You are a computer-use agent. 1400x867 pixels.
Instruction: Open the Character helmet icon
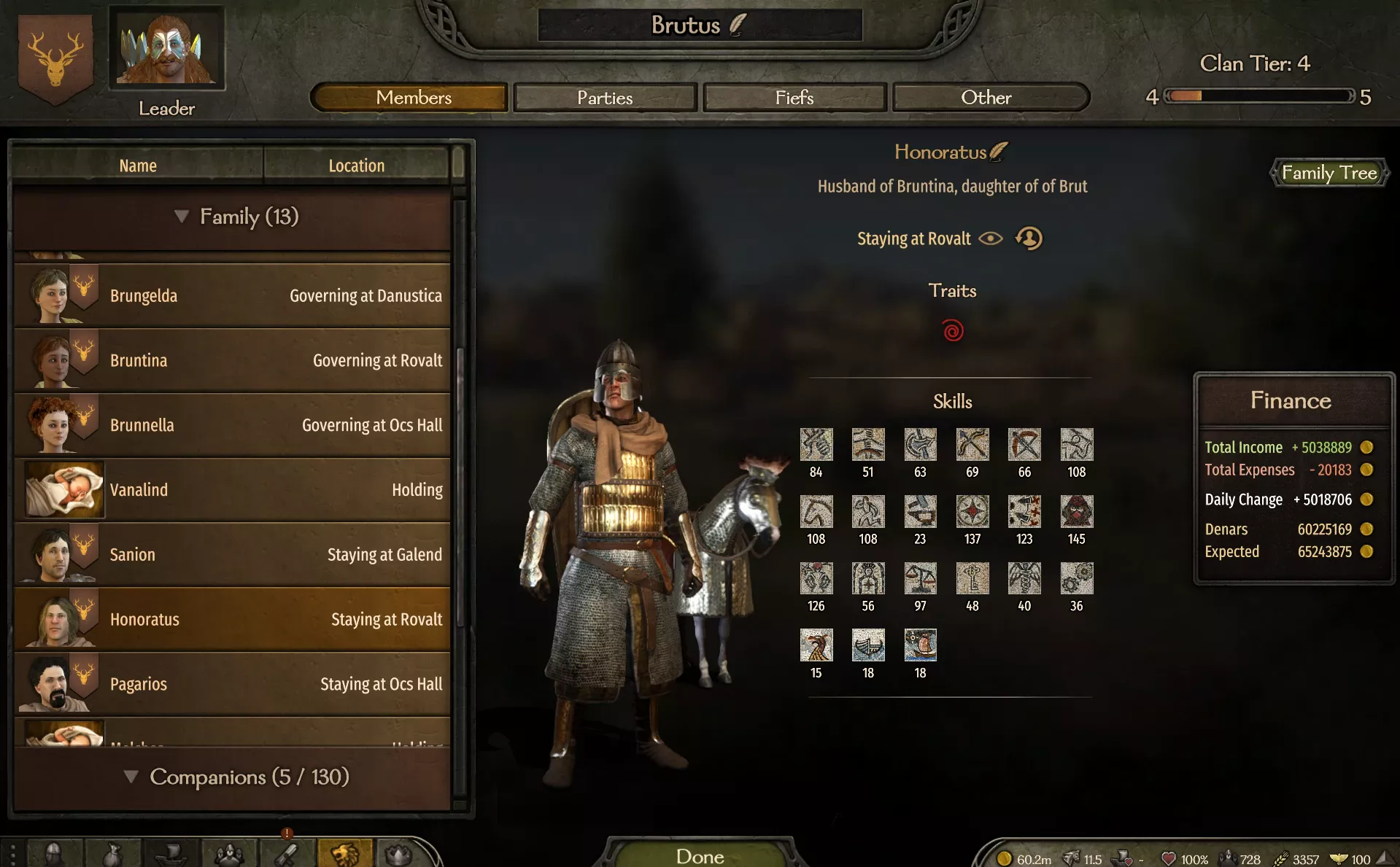point(53,853)
